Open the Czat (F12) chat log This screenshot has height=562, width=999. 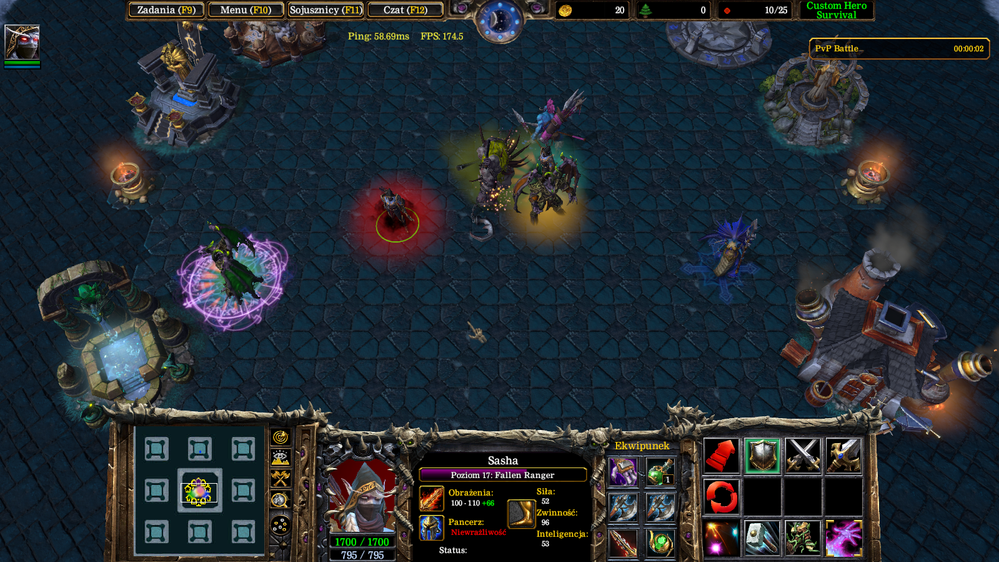tap(406, 10)
